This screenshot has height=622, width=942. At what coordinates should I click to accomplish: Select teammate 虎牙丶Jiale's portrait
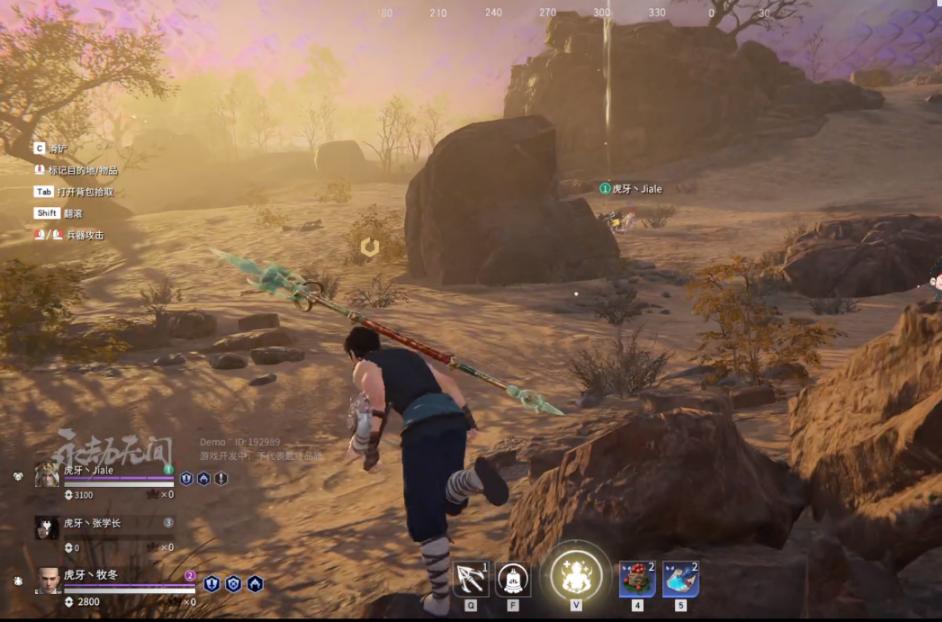tap(47, 473)
